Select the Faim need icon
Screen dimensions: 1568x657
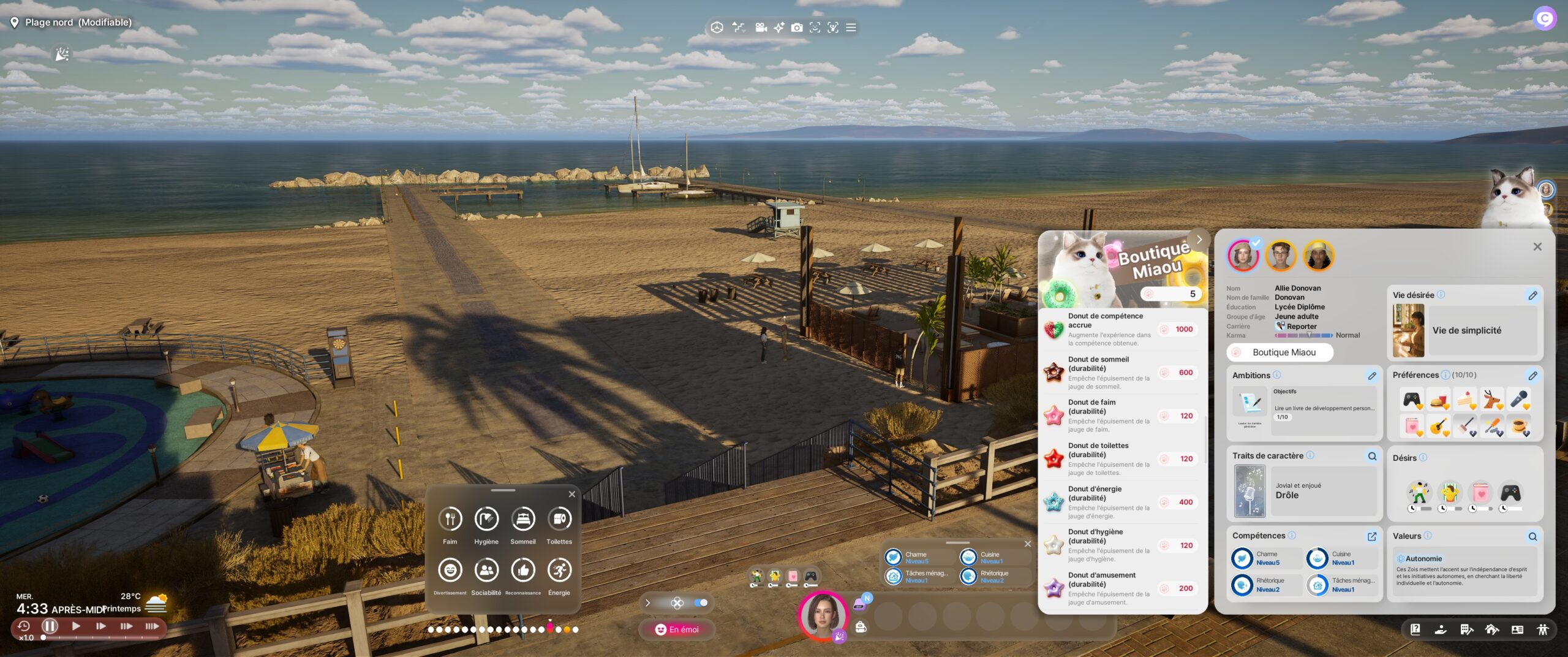pyautogui.click(x=450, y=519)
